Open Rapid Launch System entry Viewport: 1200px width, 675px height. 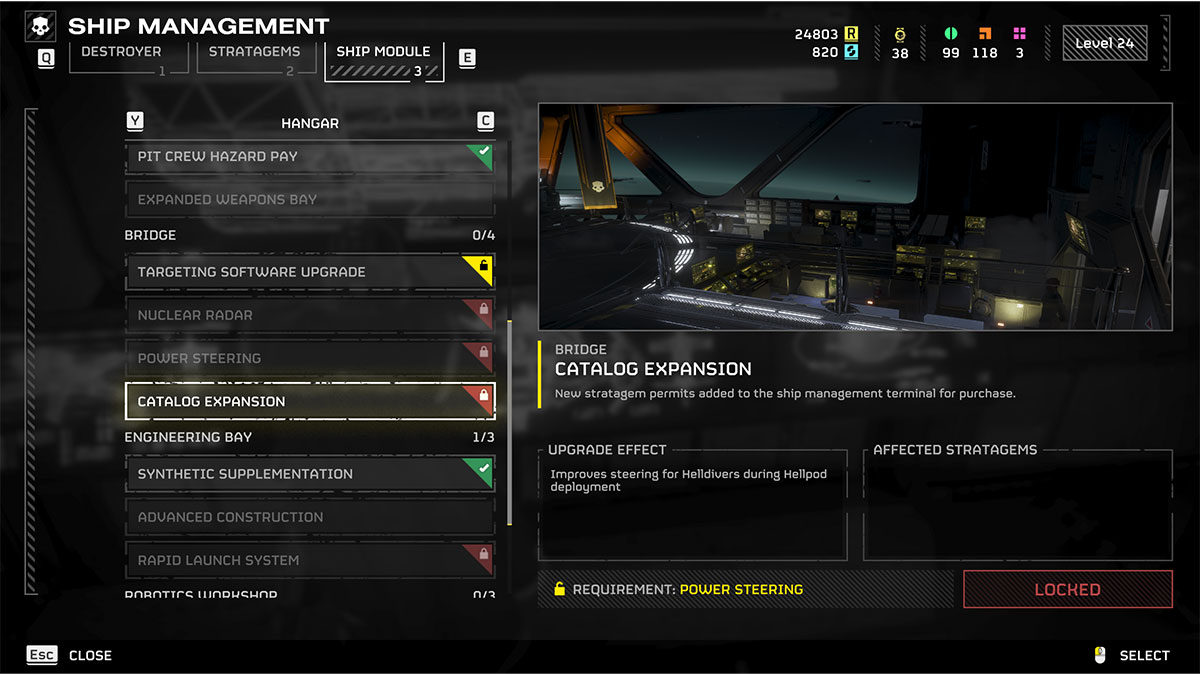point(309,560)
